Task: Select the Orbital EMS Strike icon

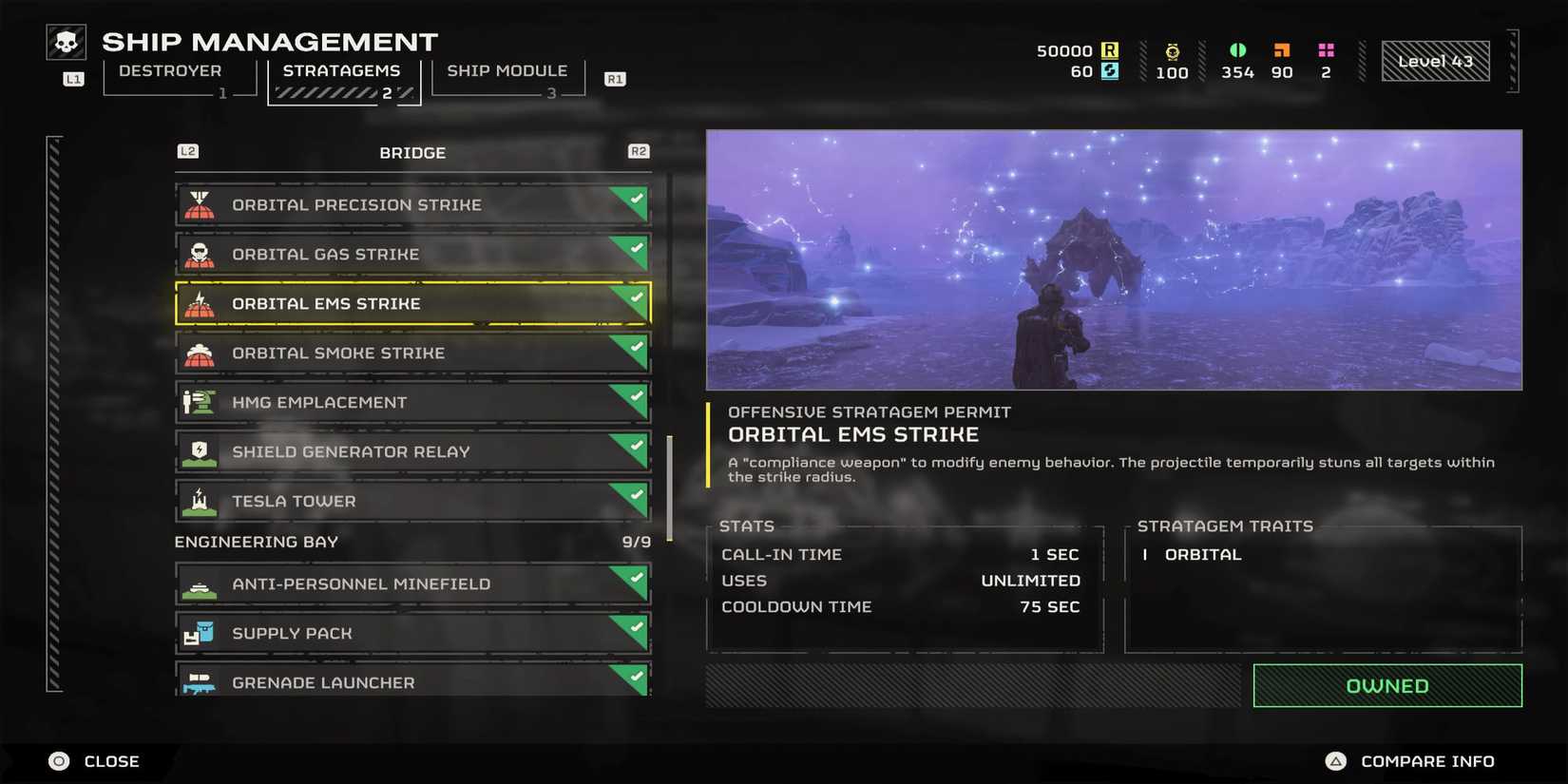Action: click(x=201, y=303)
